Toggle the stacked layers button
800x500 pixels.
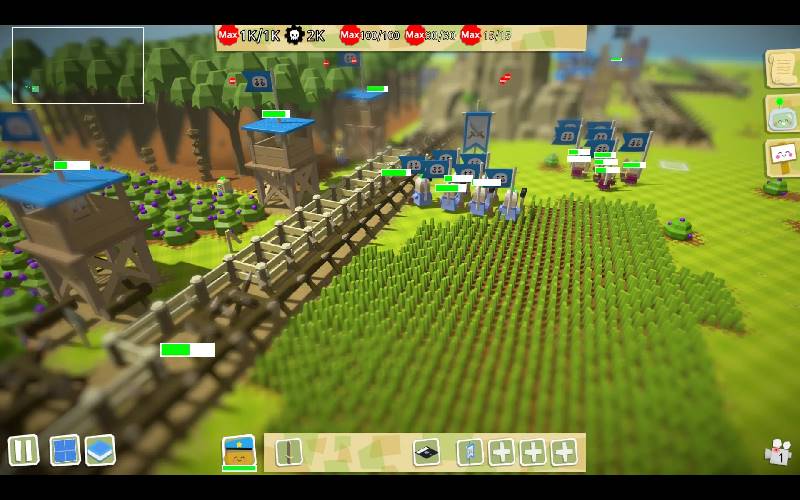100,450
